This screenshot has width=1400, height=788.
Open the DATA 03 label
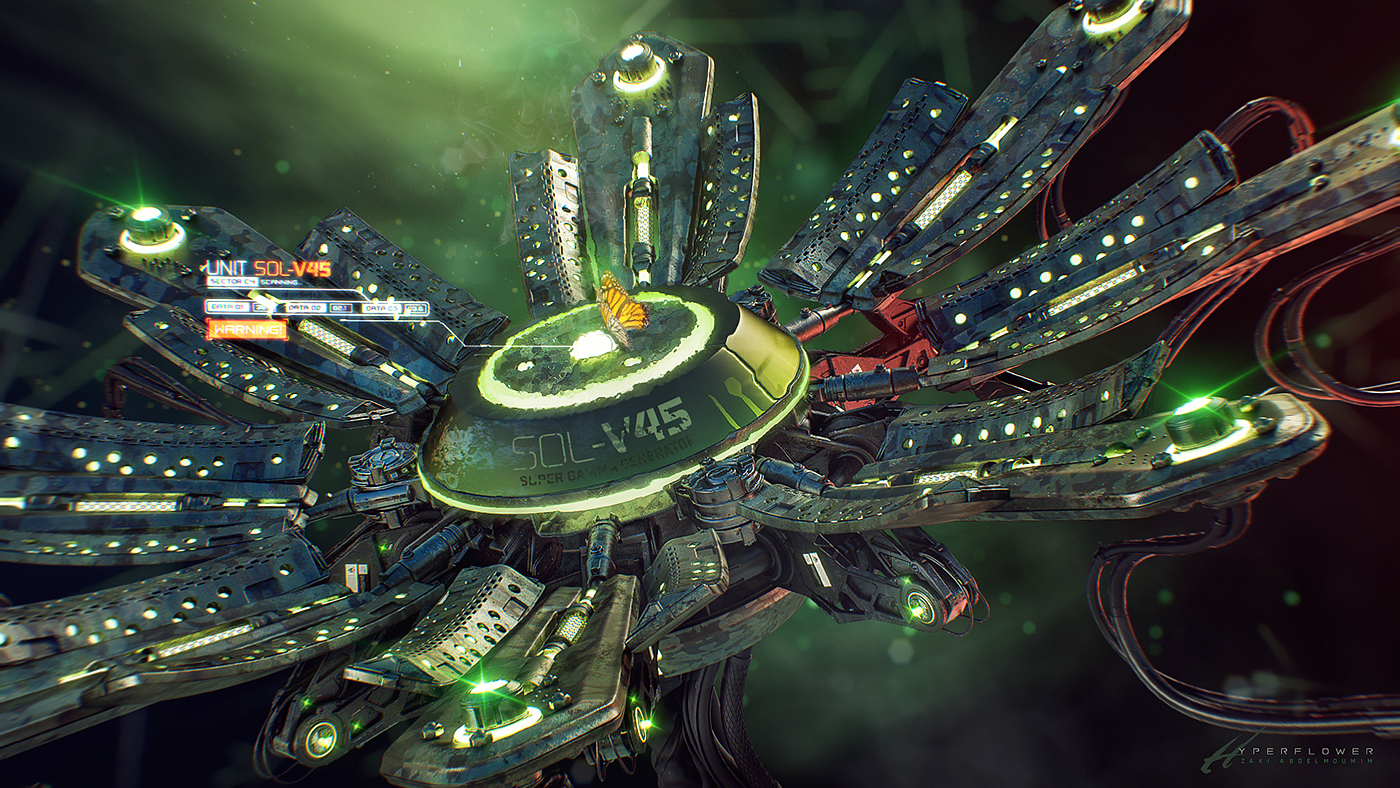pyautogui.click(x=382, y=308)
